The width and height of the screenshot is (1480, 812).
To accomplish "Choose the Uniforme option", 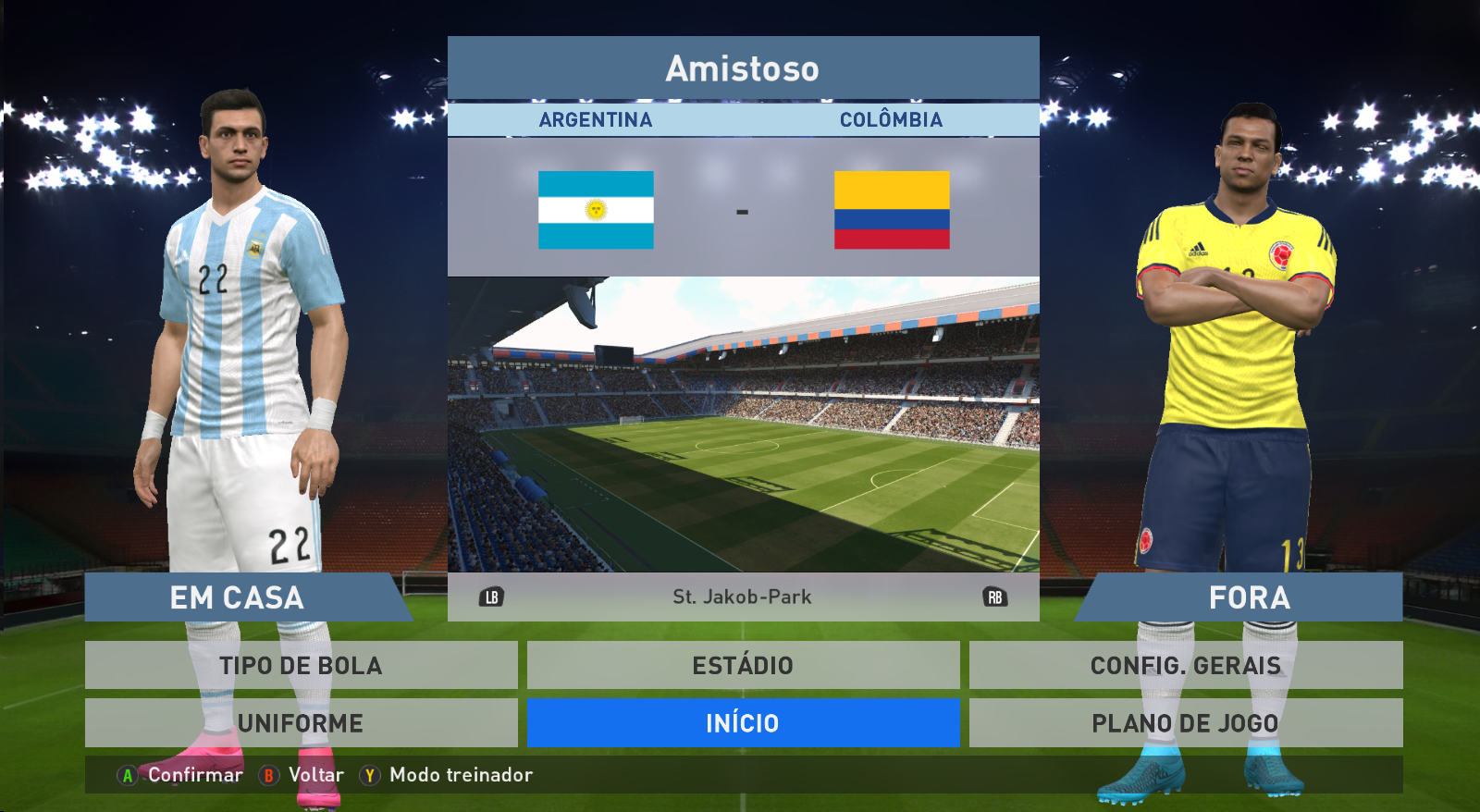I will tap(301, 723).
